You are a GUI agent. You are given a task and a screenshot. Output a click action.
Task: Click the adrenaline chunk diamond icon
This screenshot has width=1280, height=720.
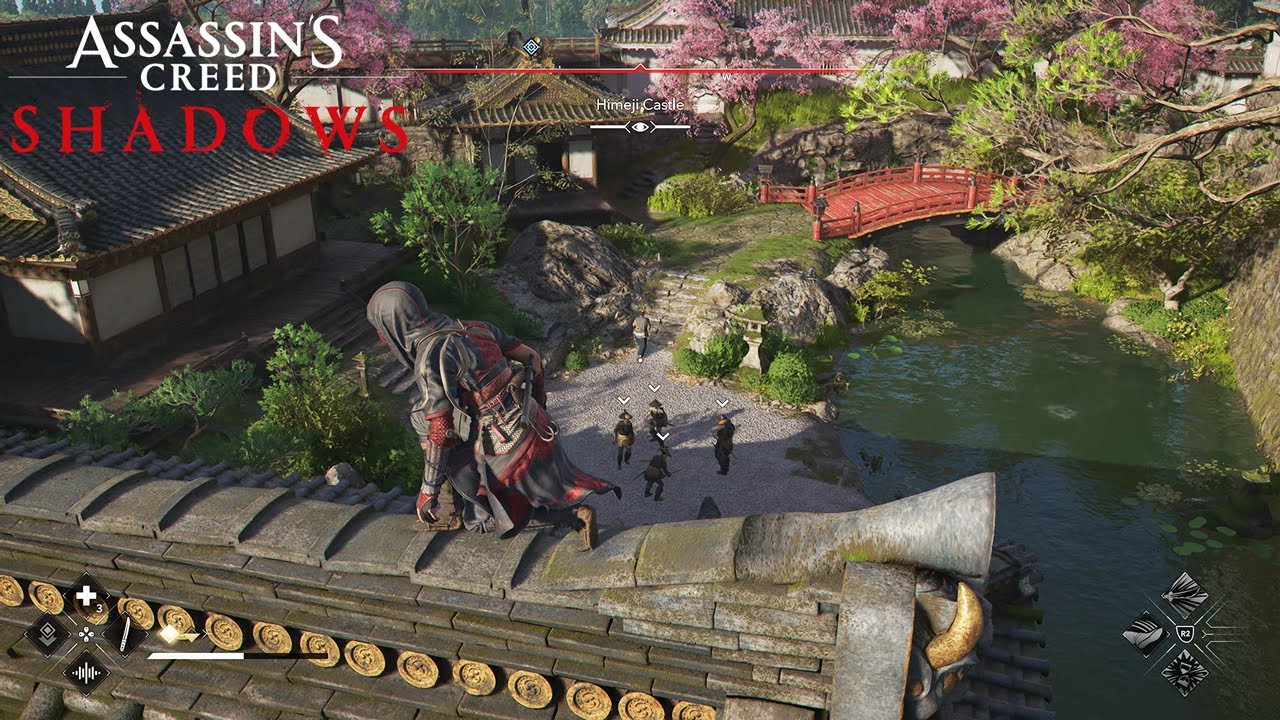click(x=169, y=632)
